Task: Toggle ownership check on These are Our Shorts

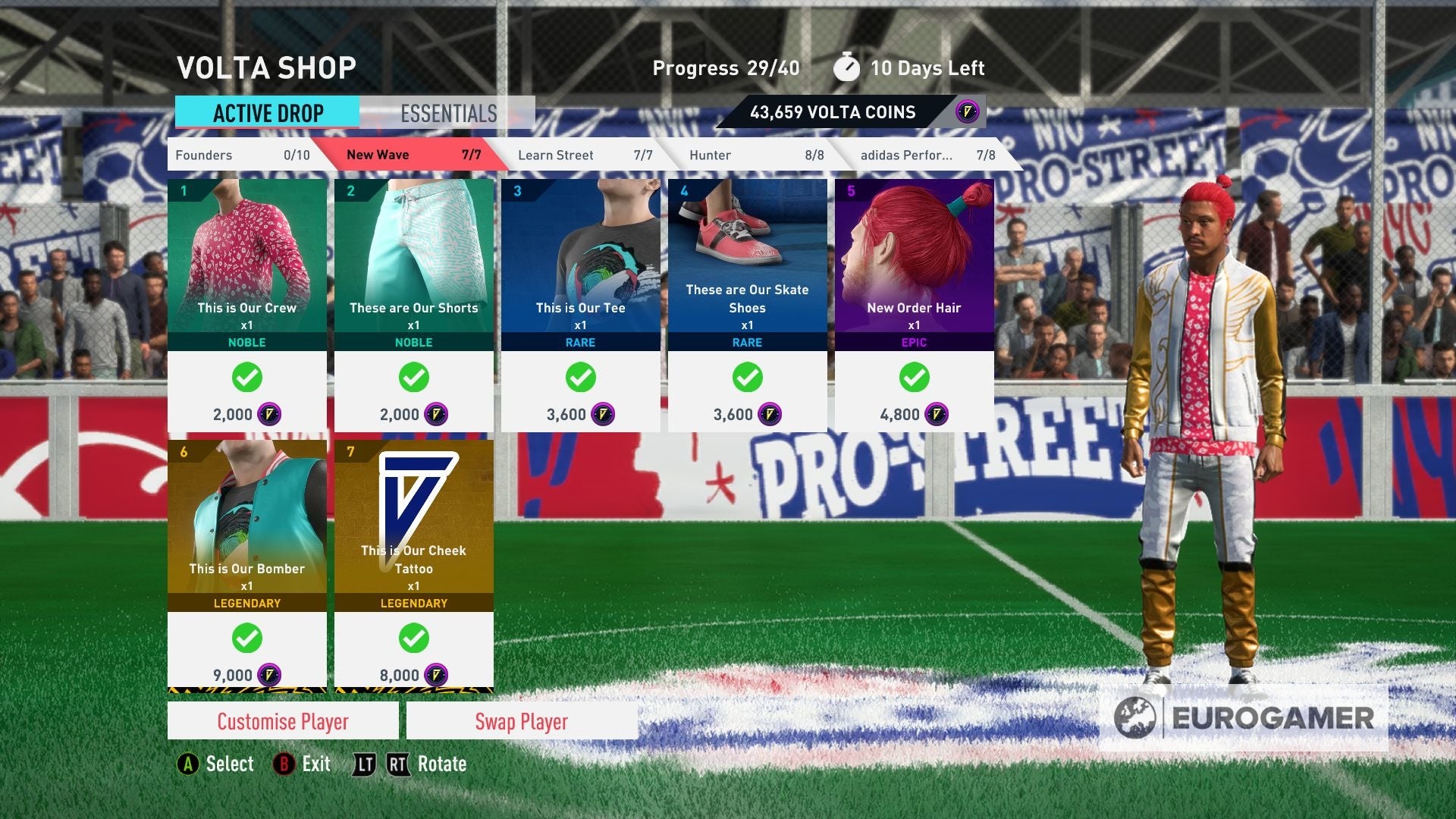Action: (414, 377)
